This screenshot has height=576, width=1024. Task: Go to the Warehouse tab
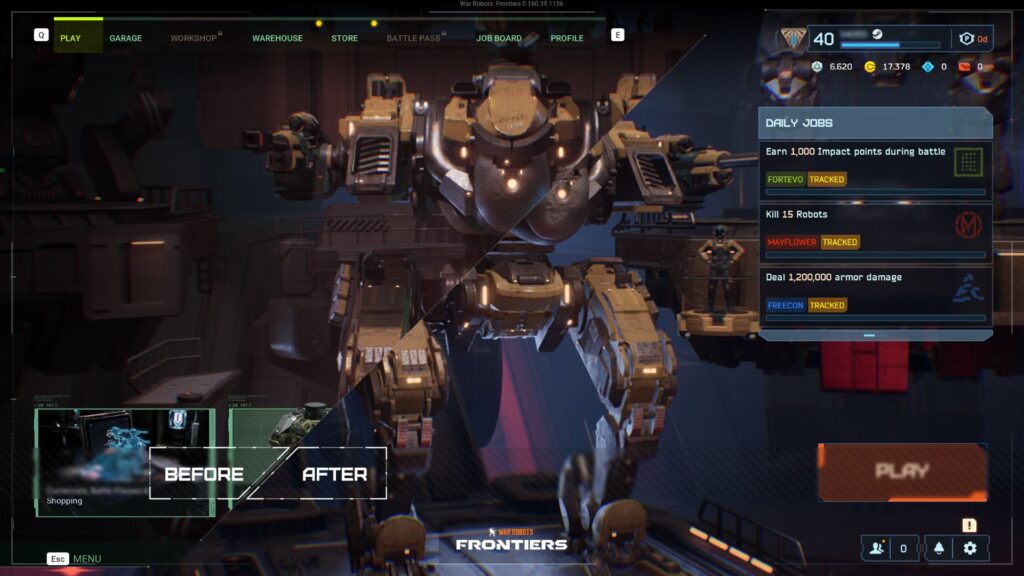pos(277,38)
